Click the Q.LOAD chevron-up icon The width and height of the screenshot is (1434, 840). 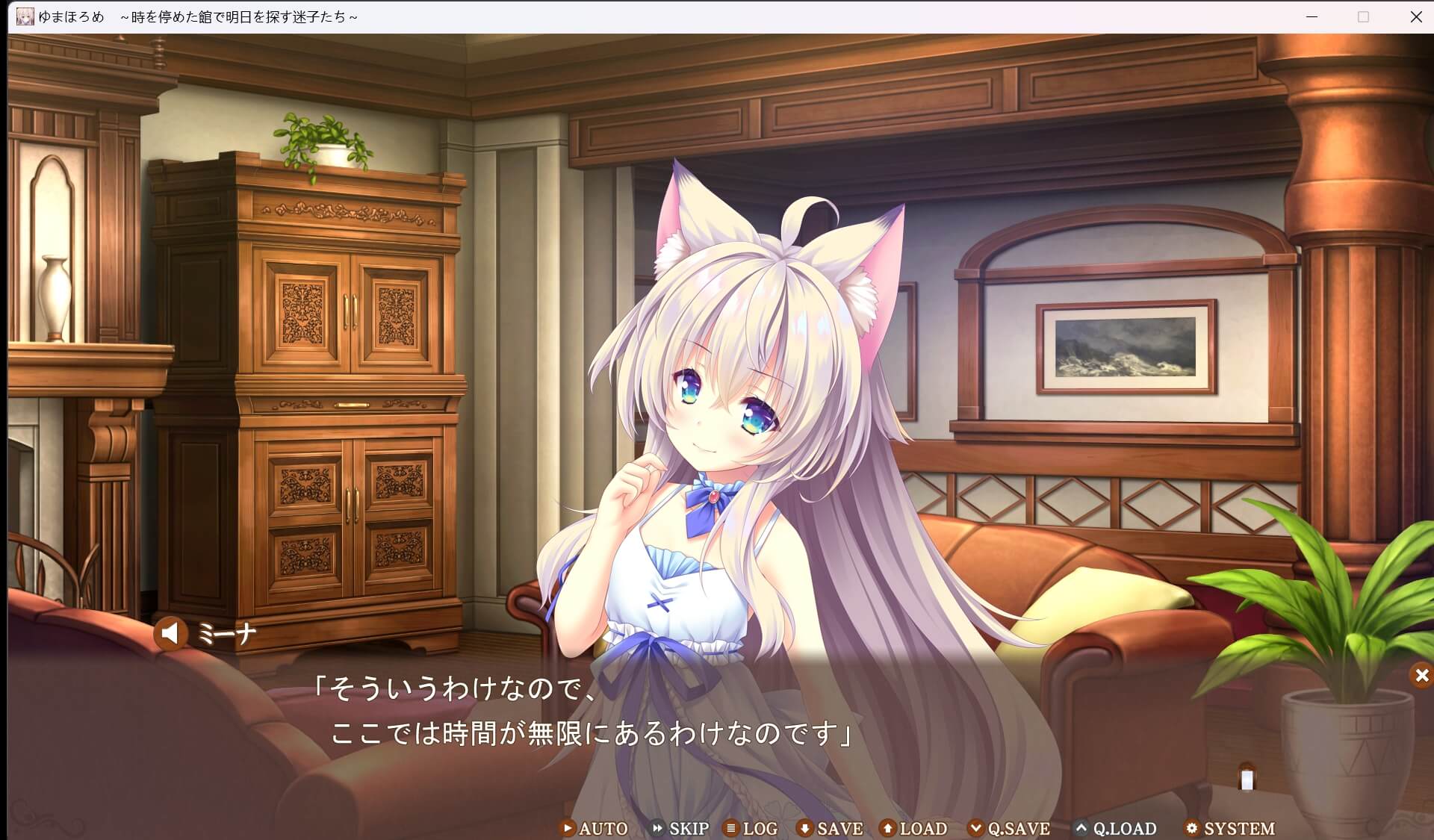tap(1081, 829)
